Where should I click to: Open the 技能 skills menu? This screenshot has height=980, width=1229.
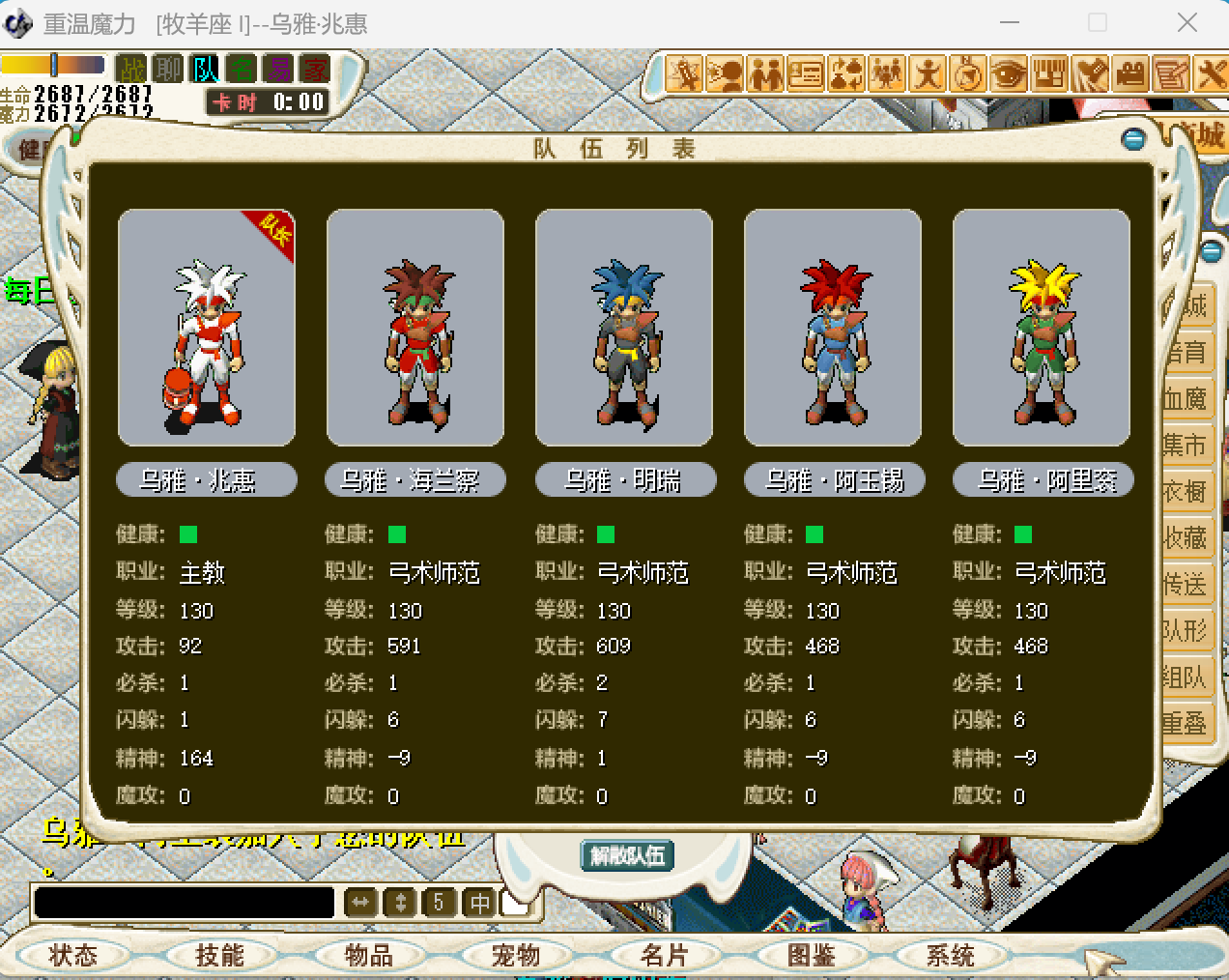(220, 956)
